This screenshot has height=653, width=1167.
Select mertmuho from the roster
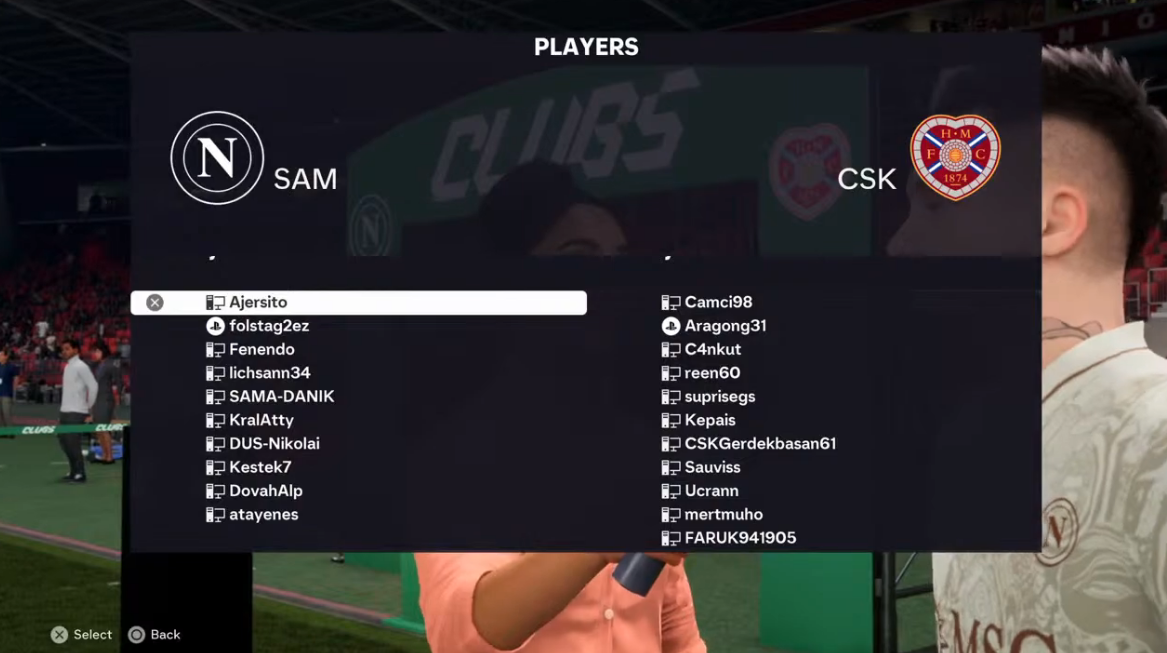tap(723, 515)
